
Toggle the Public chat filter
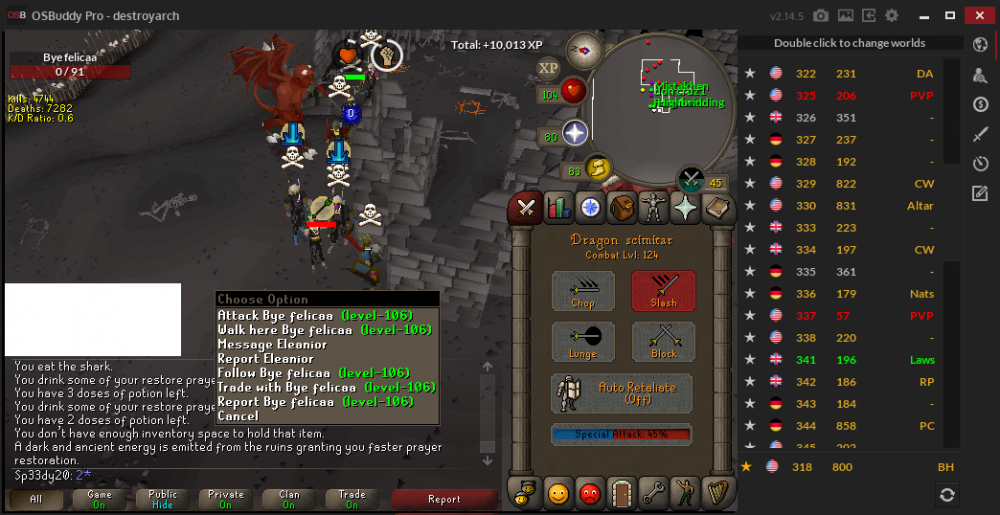[163, 499]
